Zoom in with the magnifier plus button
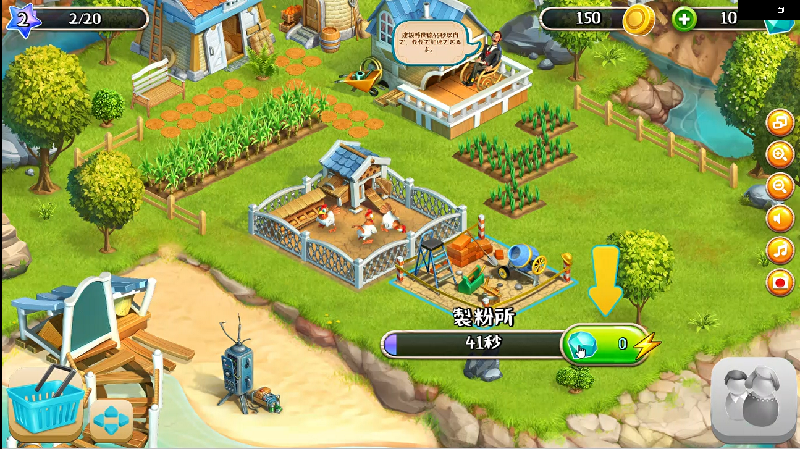Viewport: 800px width, 450px height. [x=779, y=154]
